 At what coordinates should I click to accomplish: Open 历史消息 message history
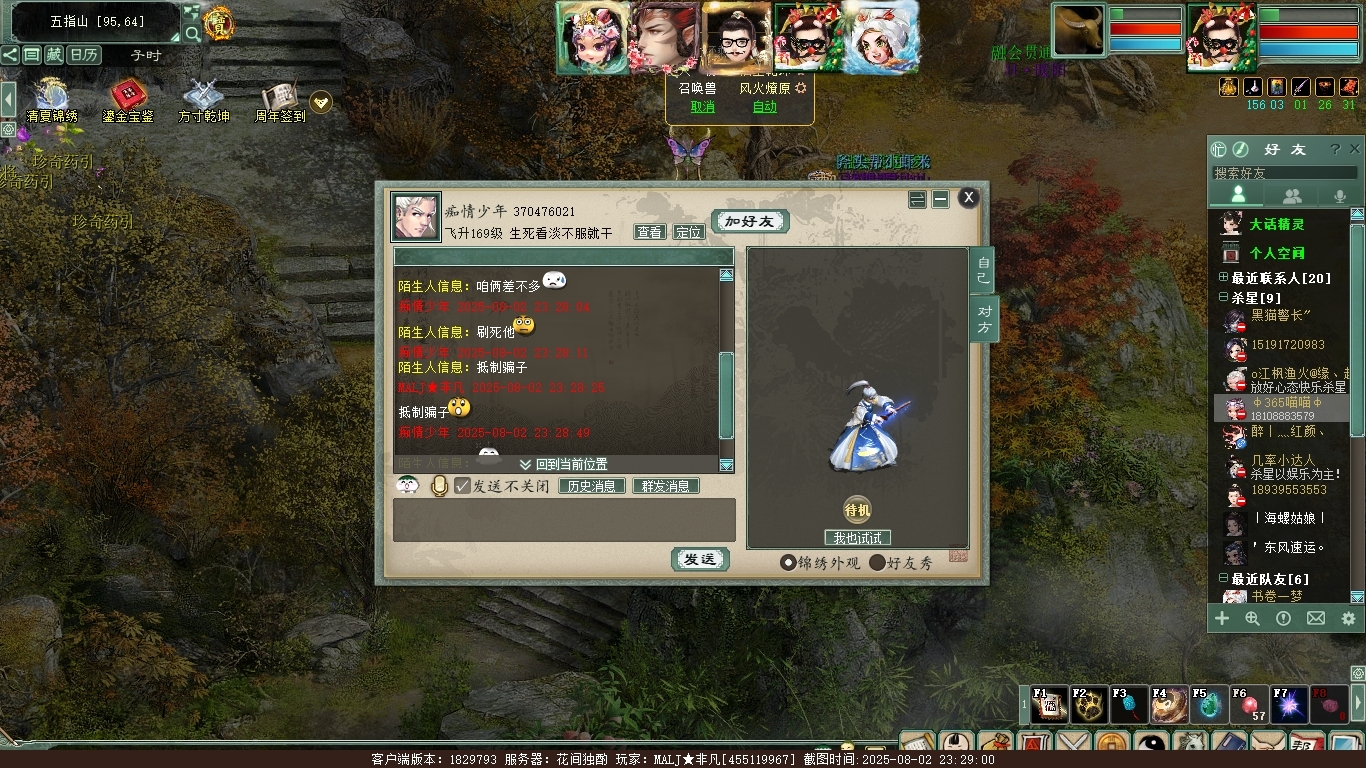pyautogui.click(x=591, y=486)
